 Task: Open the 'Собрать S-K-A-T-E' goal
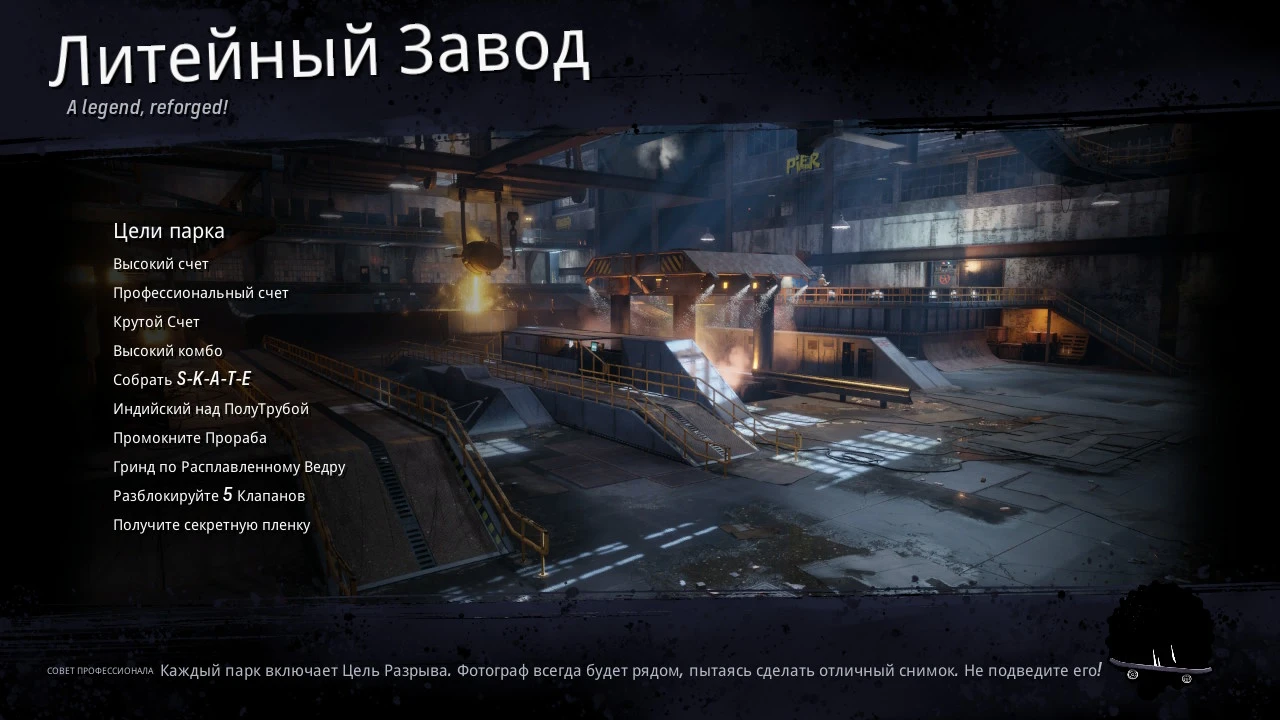tap(184, 379)
